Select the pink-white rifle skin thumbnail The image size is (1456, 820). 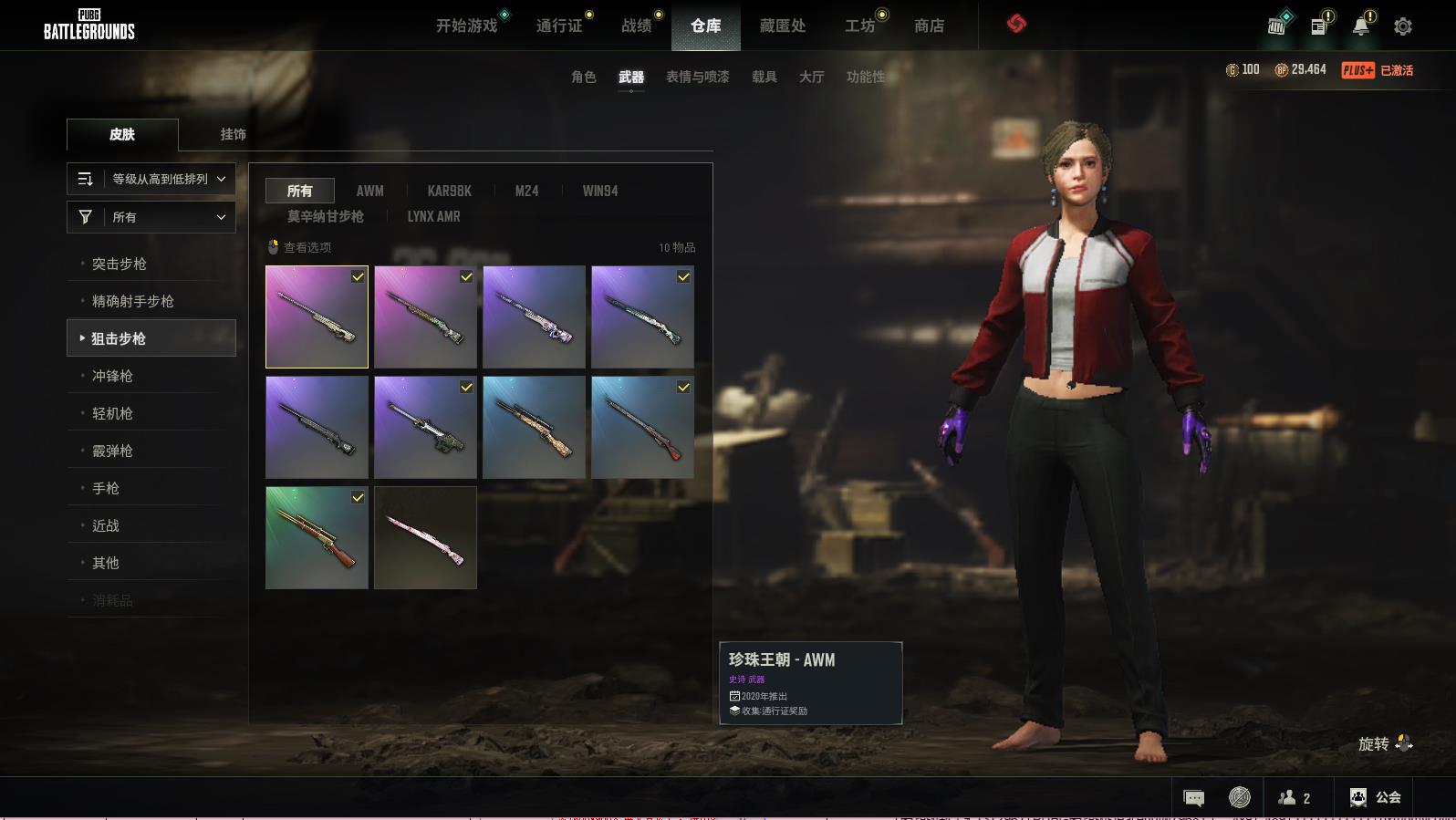point(425,537)
